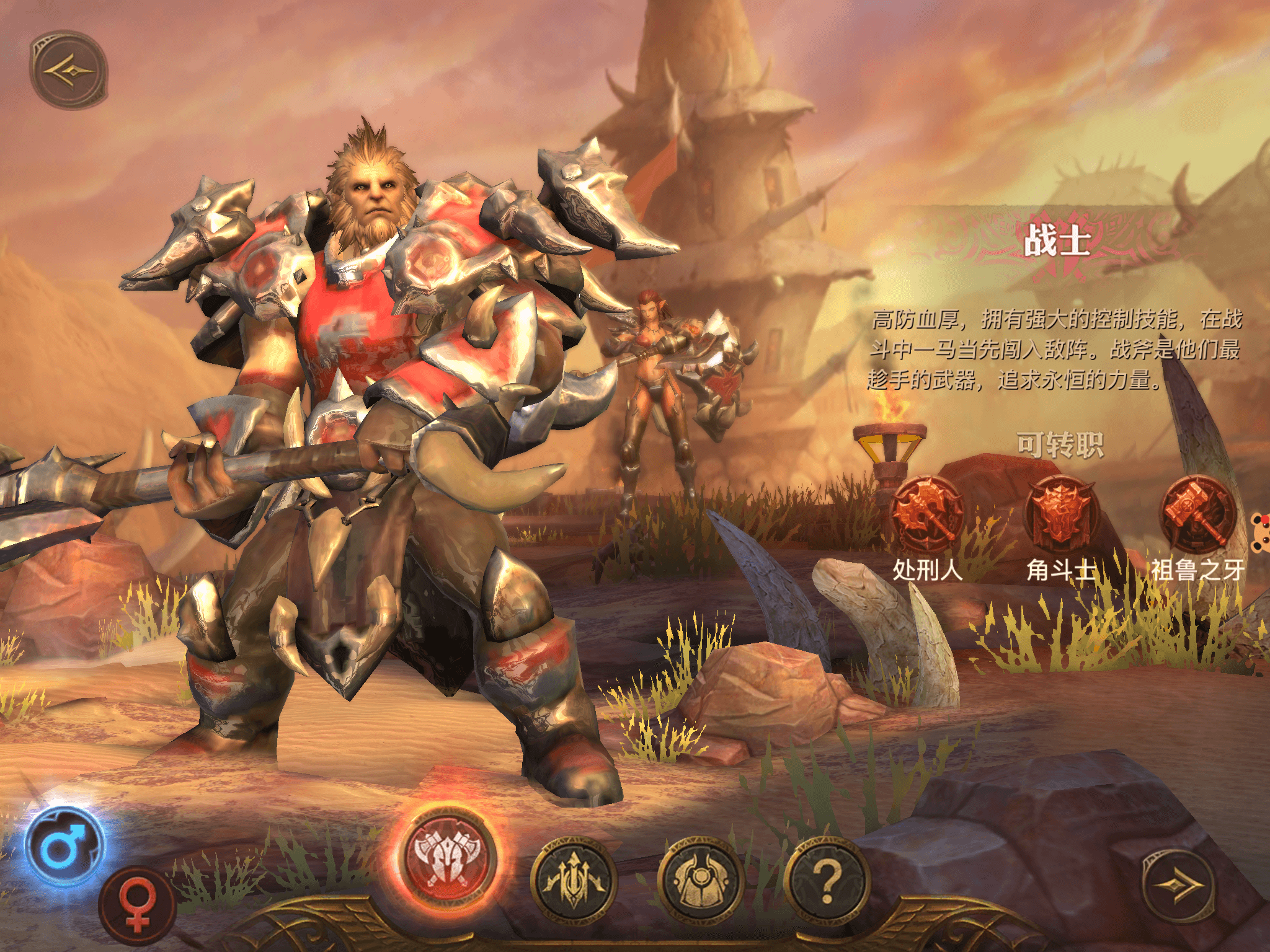Select the question mark random class
This screenshot has height=952, width=1270.
pyautogui.click(x=827, y=879)
